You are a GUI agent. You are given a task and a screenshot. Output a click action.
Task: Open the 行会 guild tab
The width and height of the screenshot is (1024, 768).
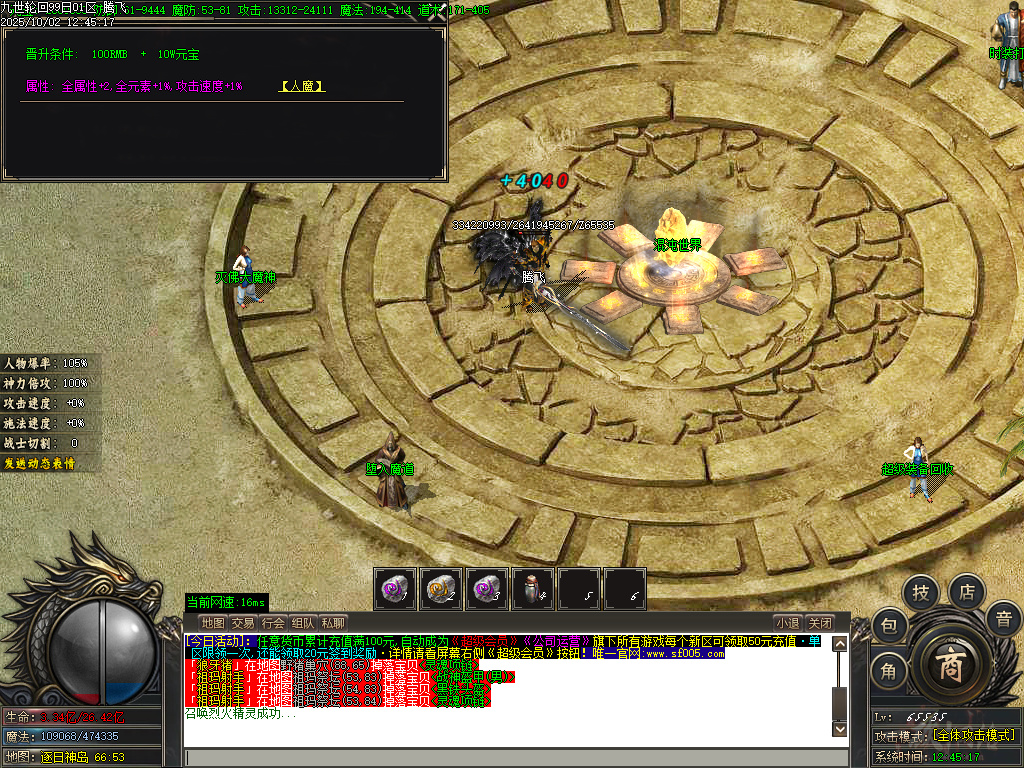(x=273, y=623)
